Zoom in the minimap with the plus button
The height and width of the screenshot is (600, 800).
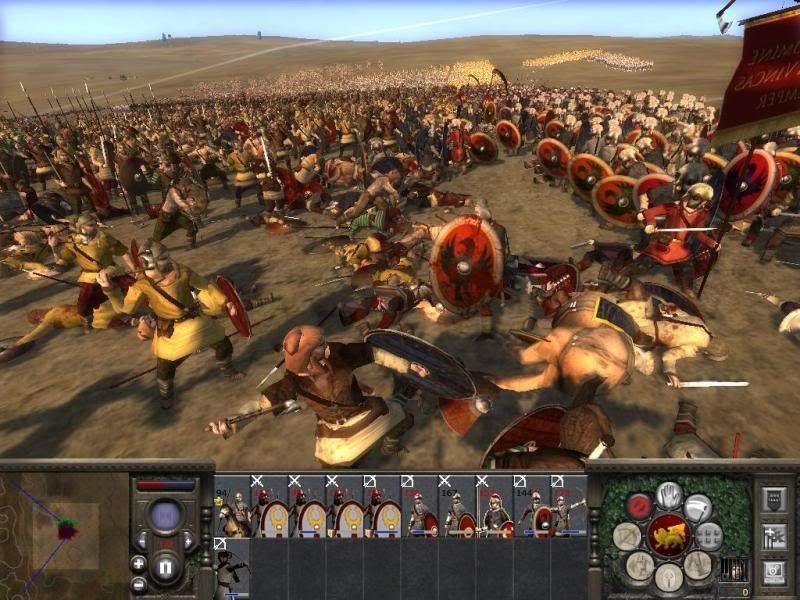138,563
